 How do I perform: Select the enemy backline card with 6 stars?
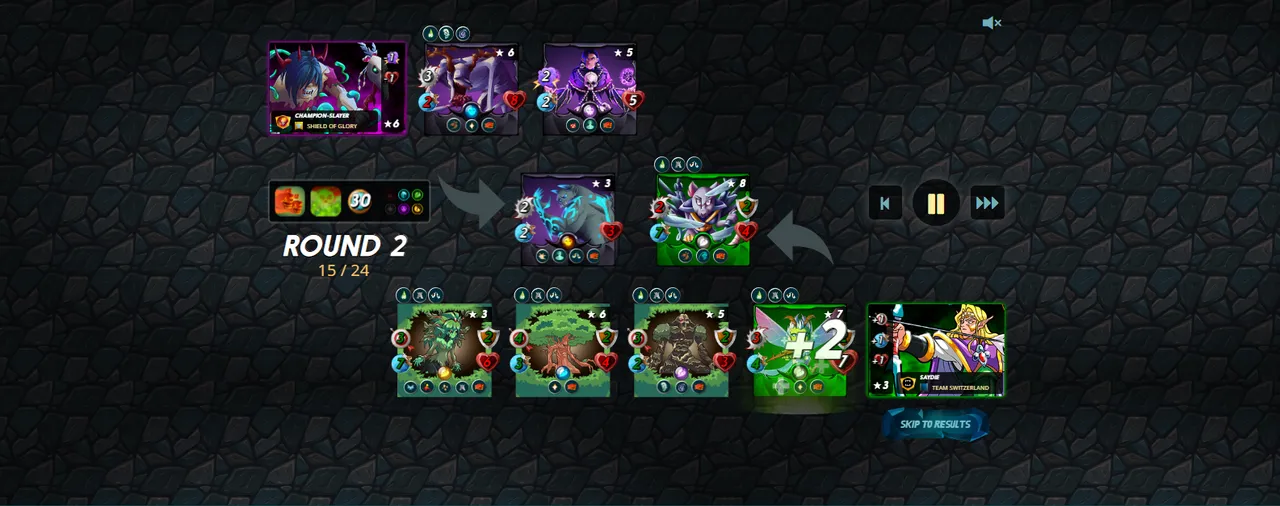(x=472, y=88)
